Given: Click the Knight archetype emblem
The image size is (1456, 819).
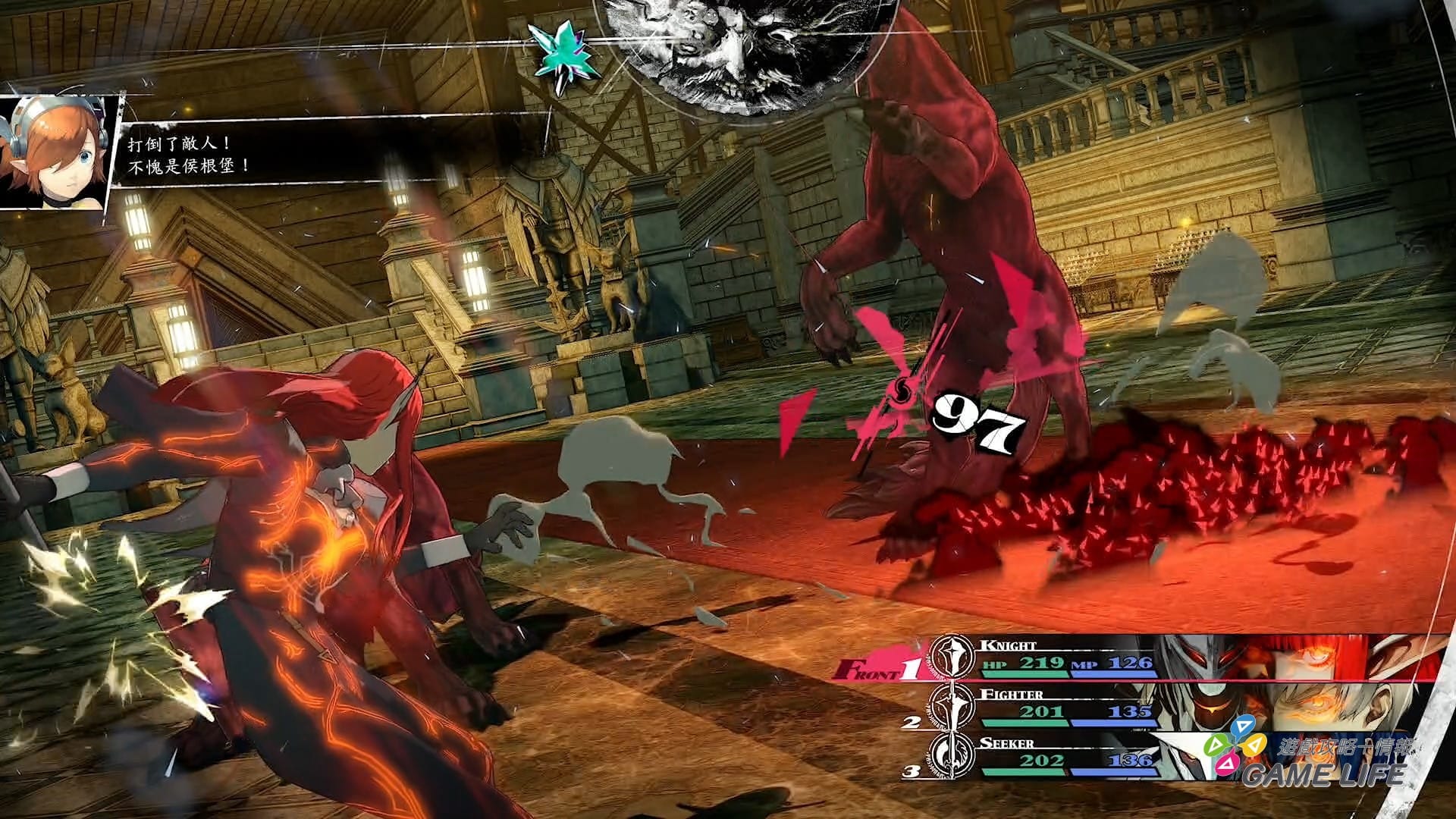Looking at the screenshot, I should (952, 657).
